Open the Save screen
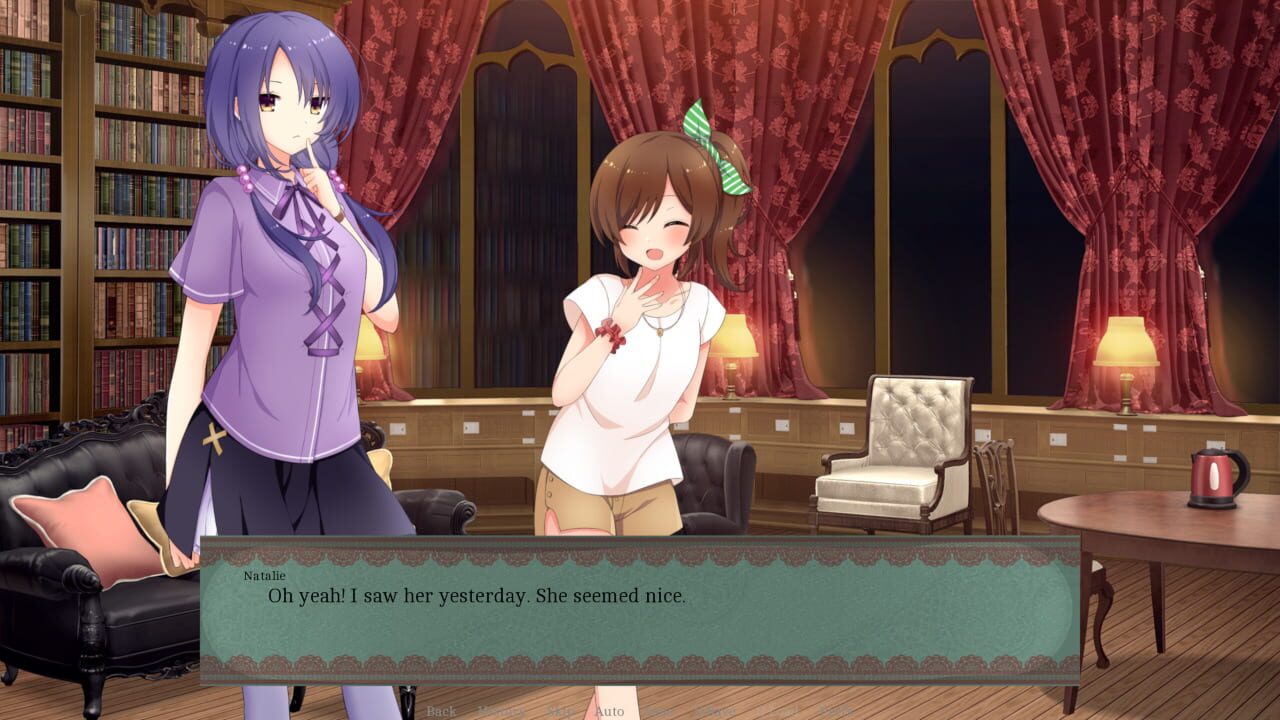The image size is (1280, 720). pyautogui.click(x=656, y=711)
